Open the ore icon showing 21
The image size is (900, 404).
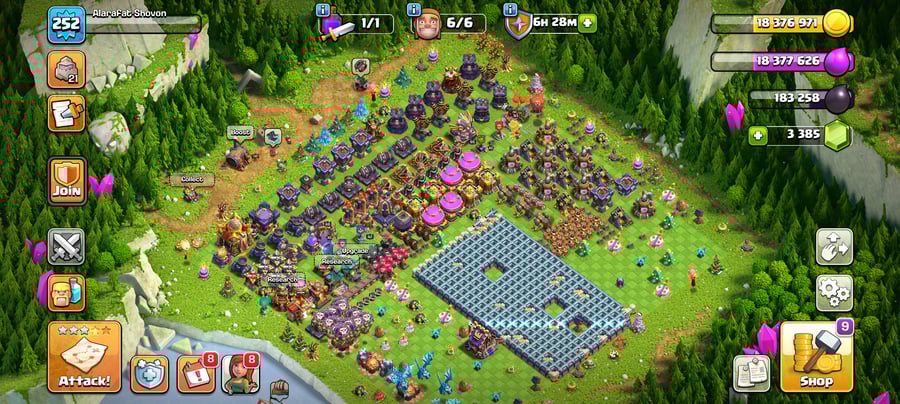tap(67, 69)
